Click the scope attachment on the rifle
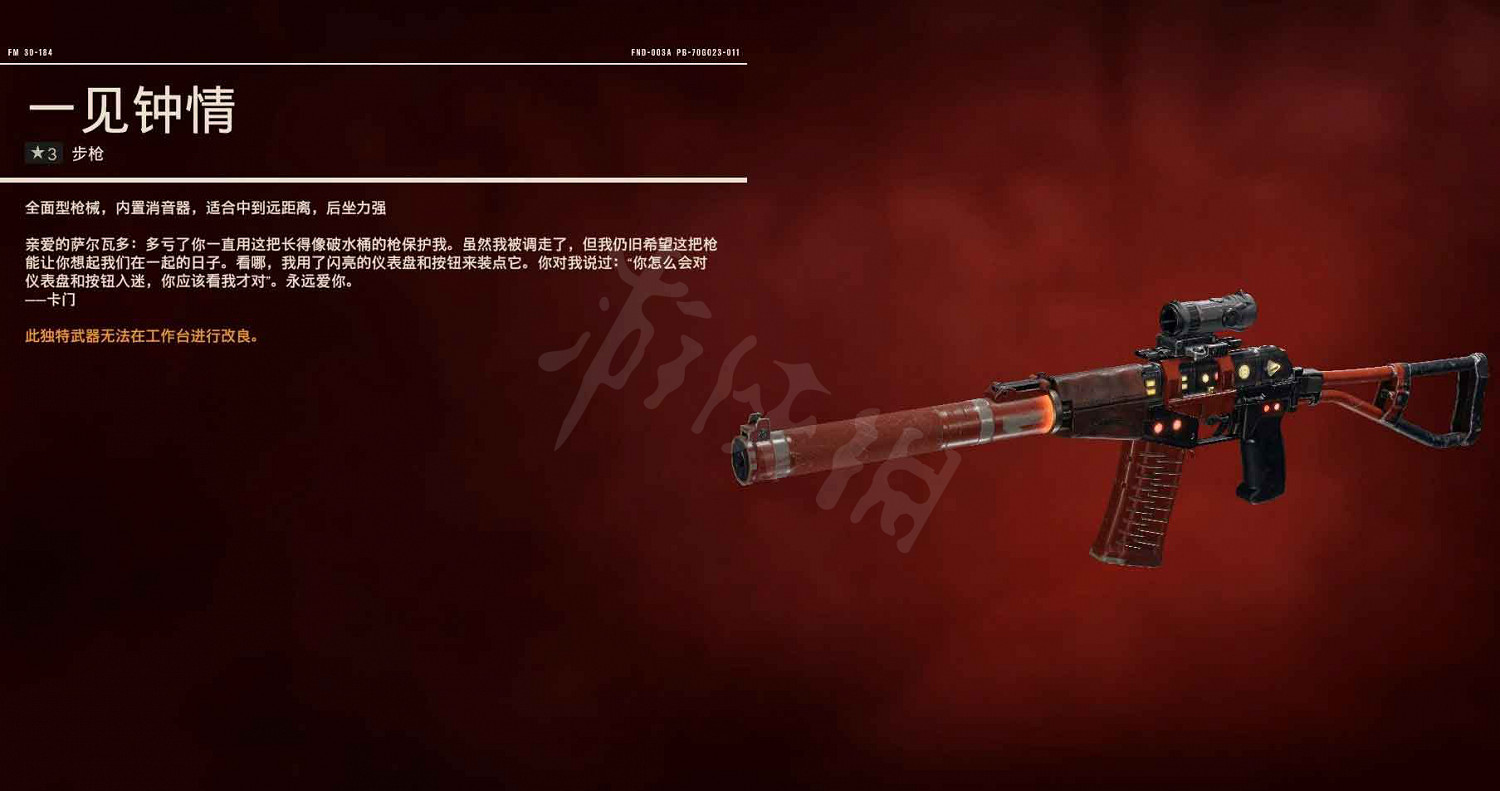The width and height of the screenshot is (1500, 791). (x=1206, y=314)
